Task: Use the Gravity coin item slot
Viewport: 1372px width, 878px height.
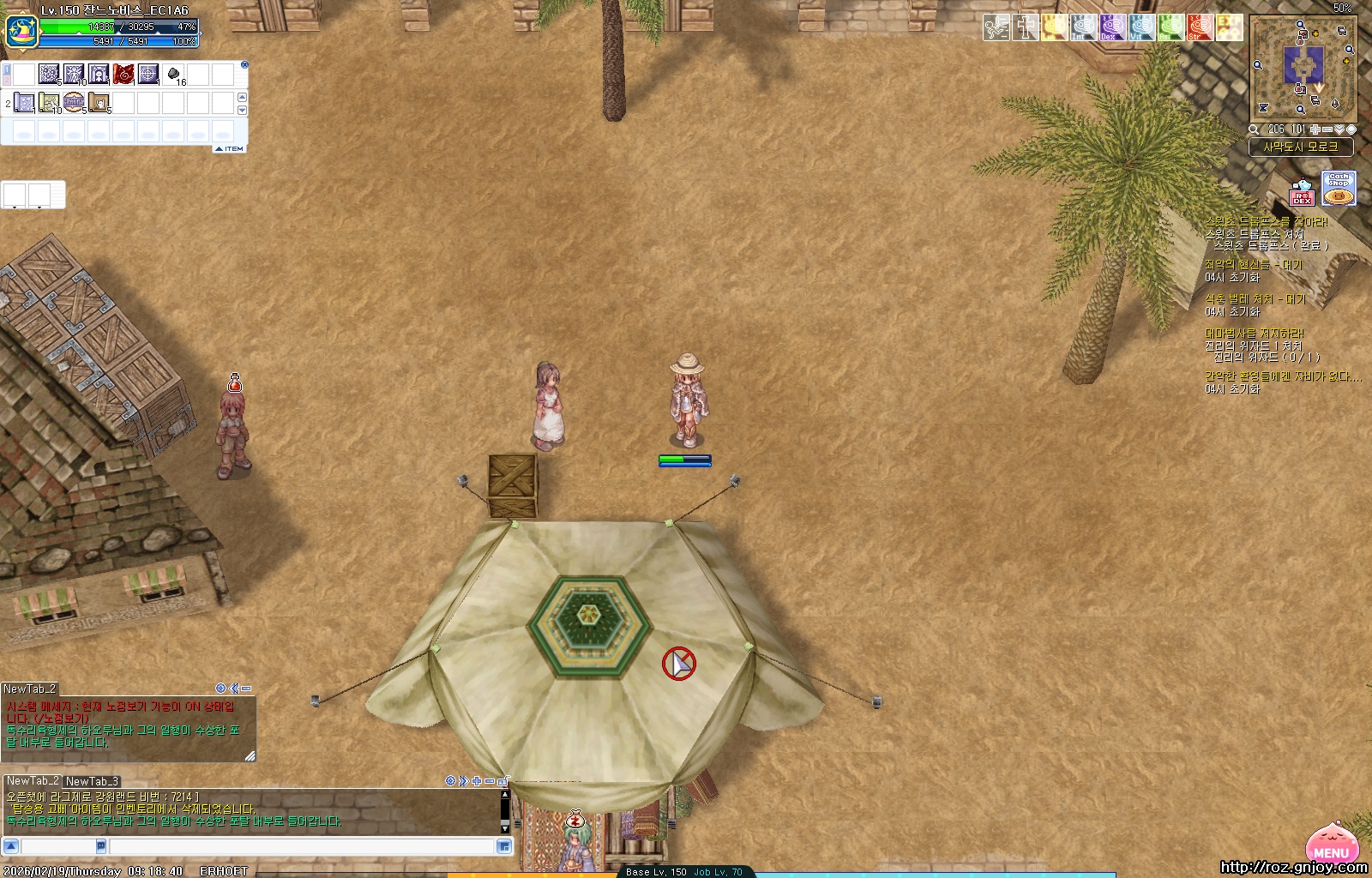Action: [x=74, y=103]
